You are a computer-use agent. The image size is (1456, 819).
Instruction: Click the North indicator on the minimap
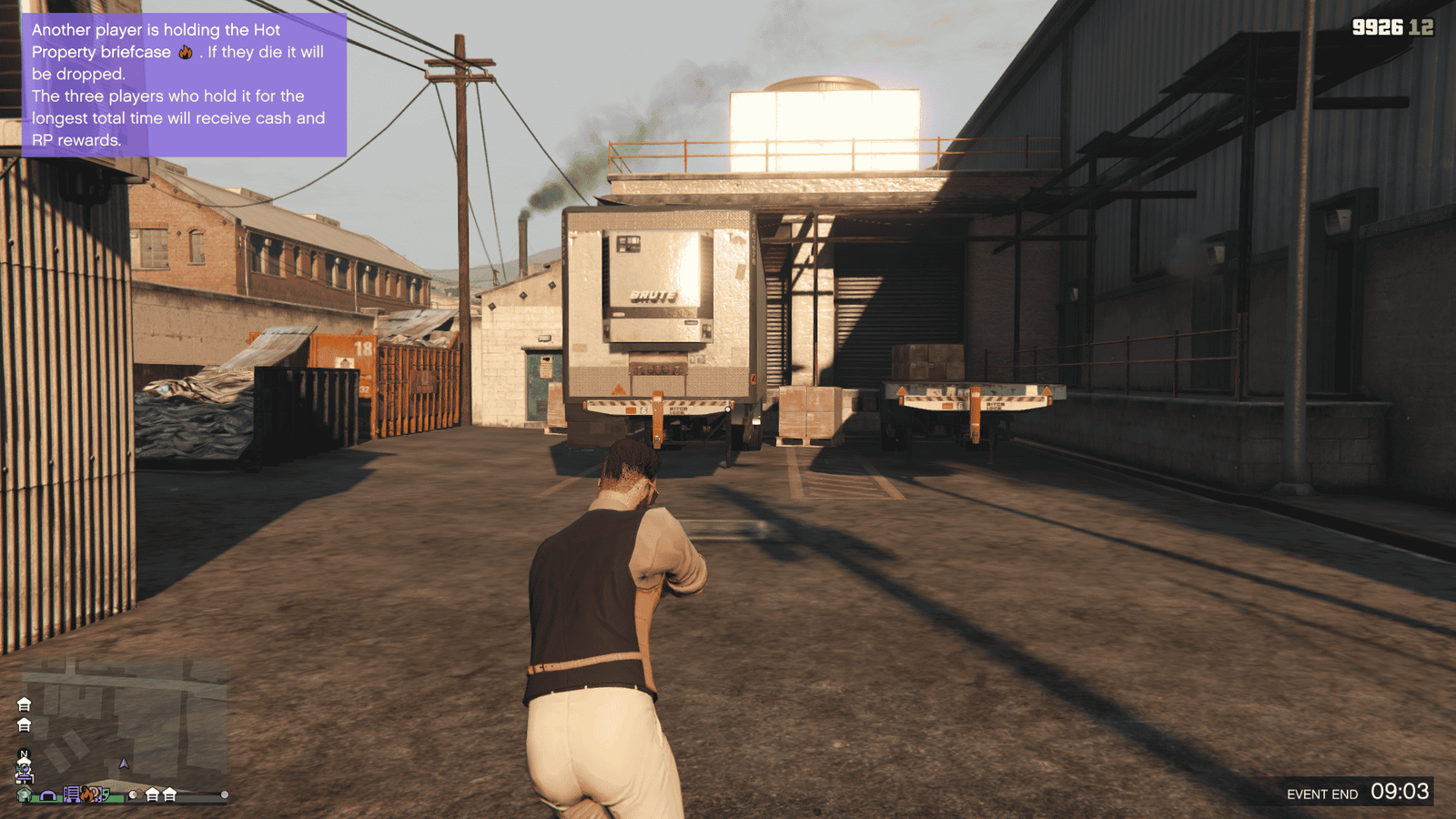(x=23, y=753)
